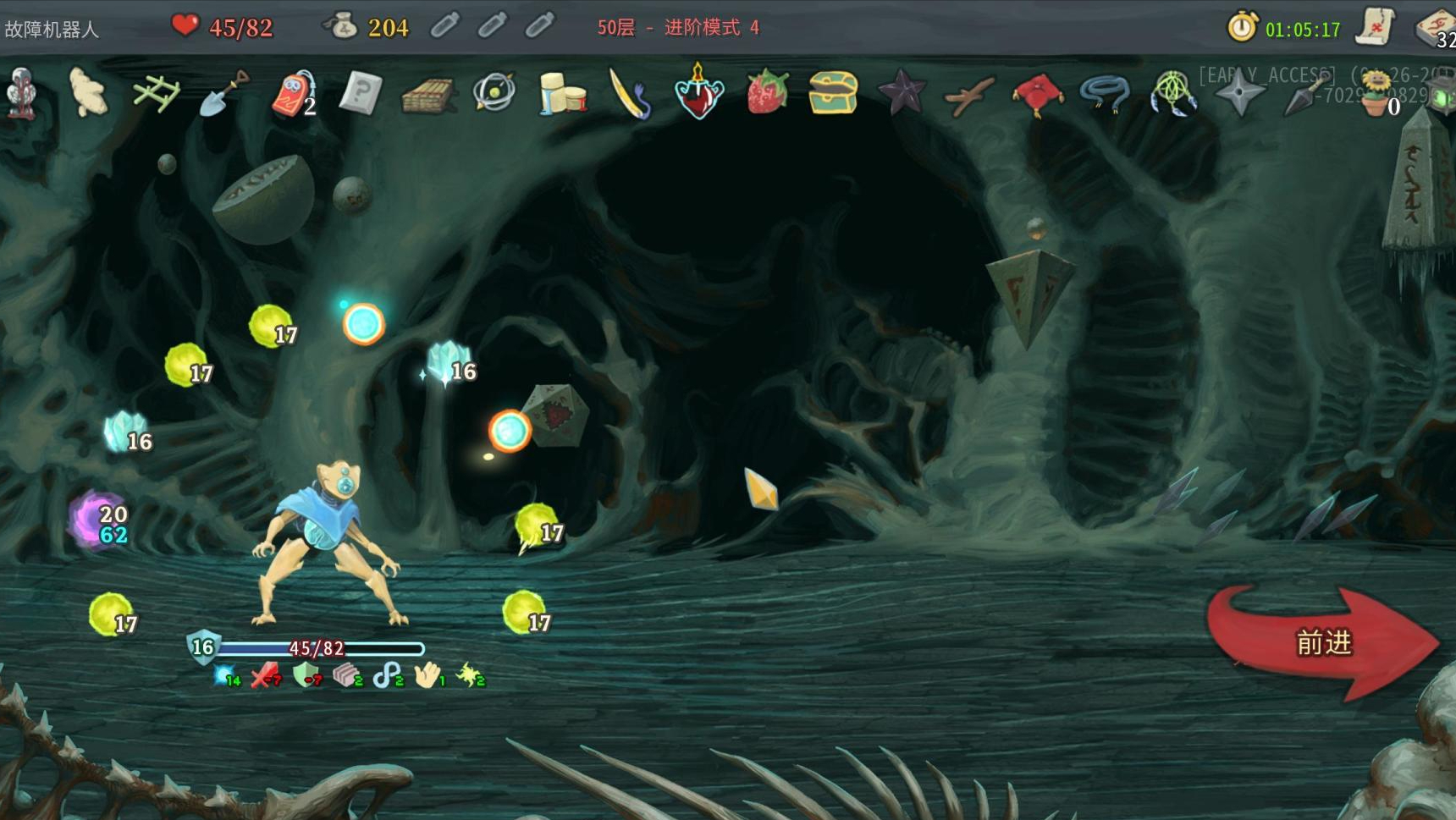Select the red Omamori charm relic
Screen dimensions: 1456x820
click(x=292, y=93)
